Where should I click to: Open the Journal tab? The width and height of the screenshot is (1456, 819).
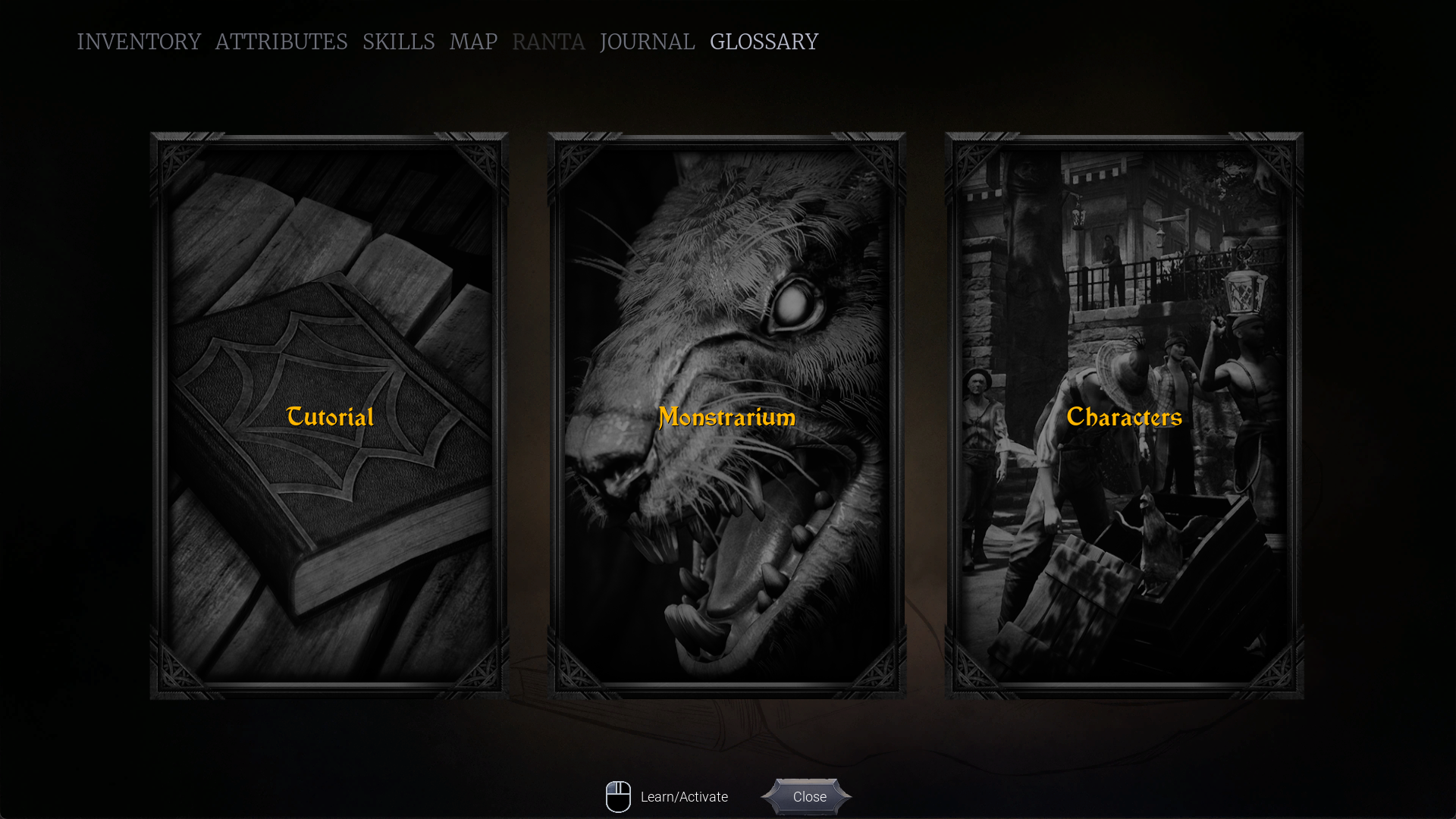(x=647, y=42)
